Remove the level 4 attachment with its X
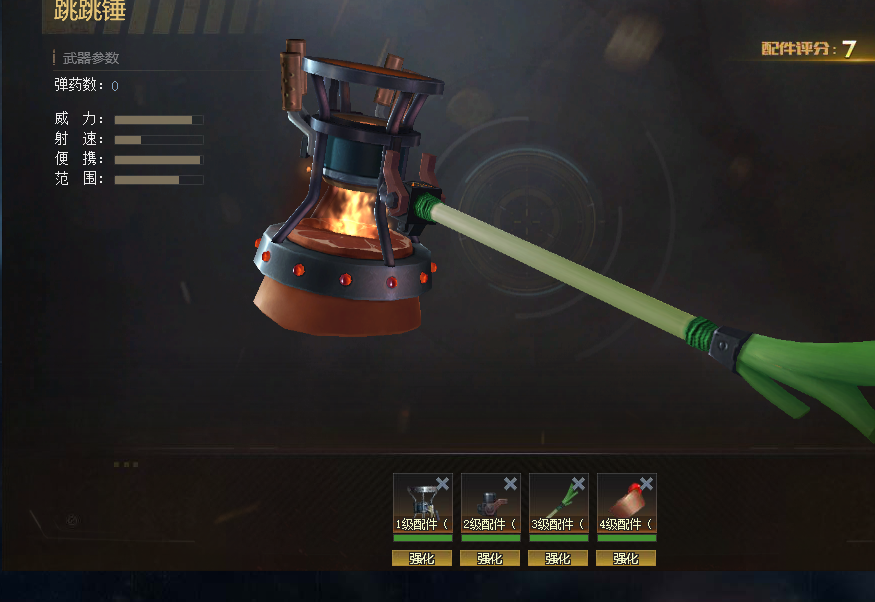This screenshot has height=602, width=875. (x=647, y=484)
